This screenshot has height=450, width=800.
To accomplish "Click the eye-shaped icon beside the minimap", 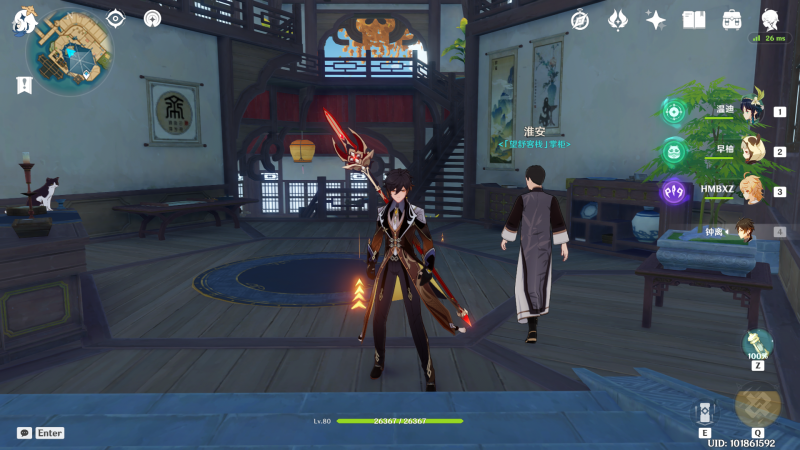I will coord(116,18).
